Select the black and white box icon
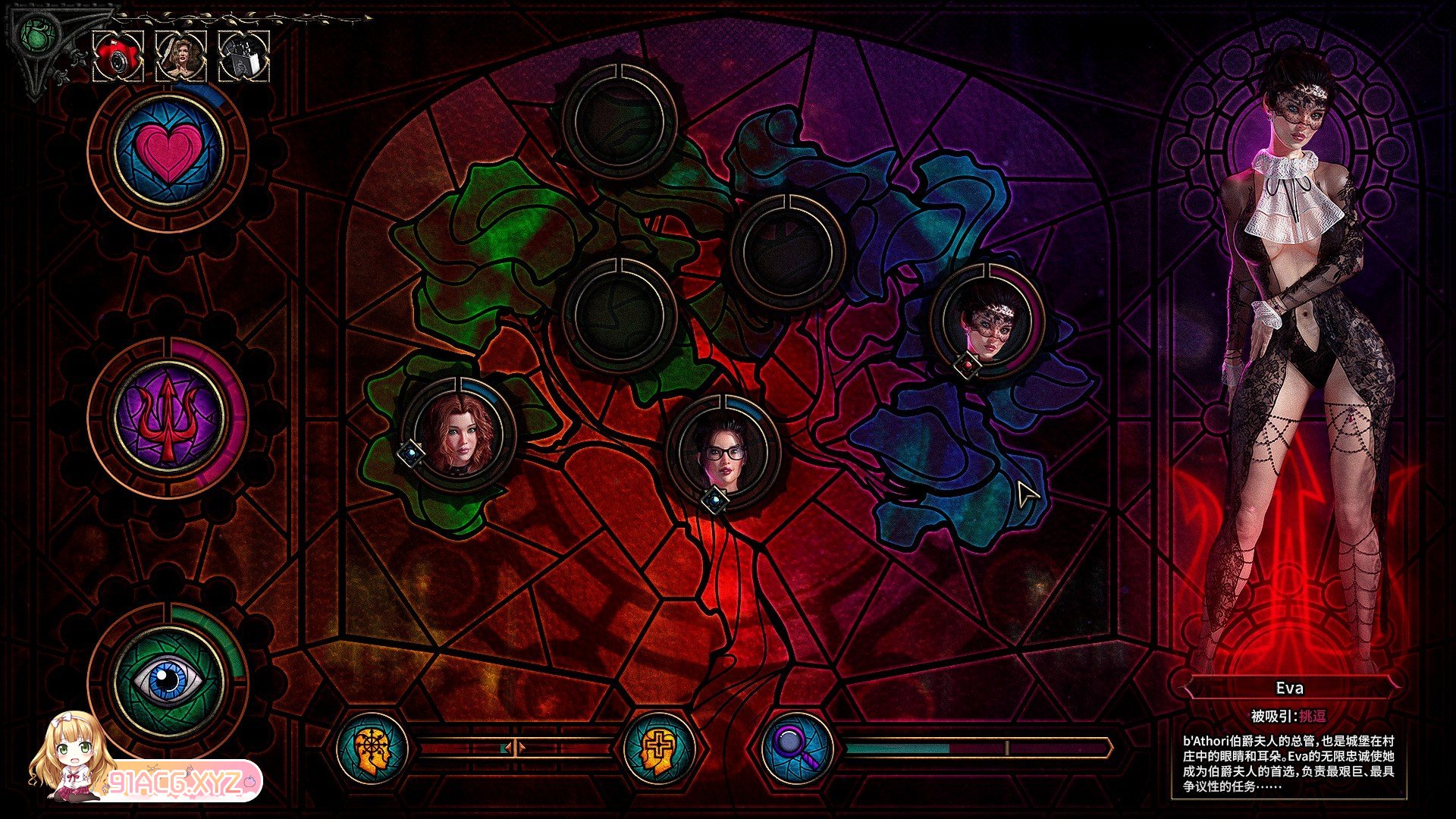This screenshot has height=819, width=1456. [x=244, y=57]
